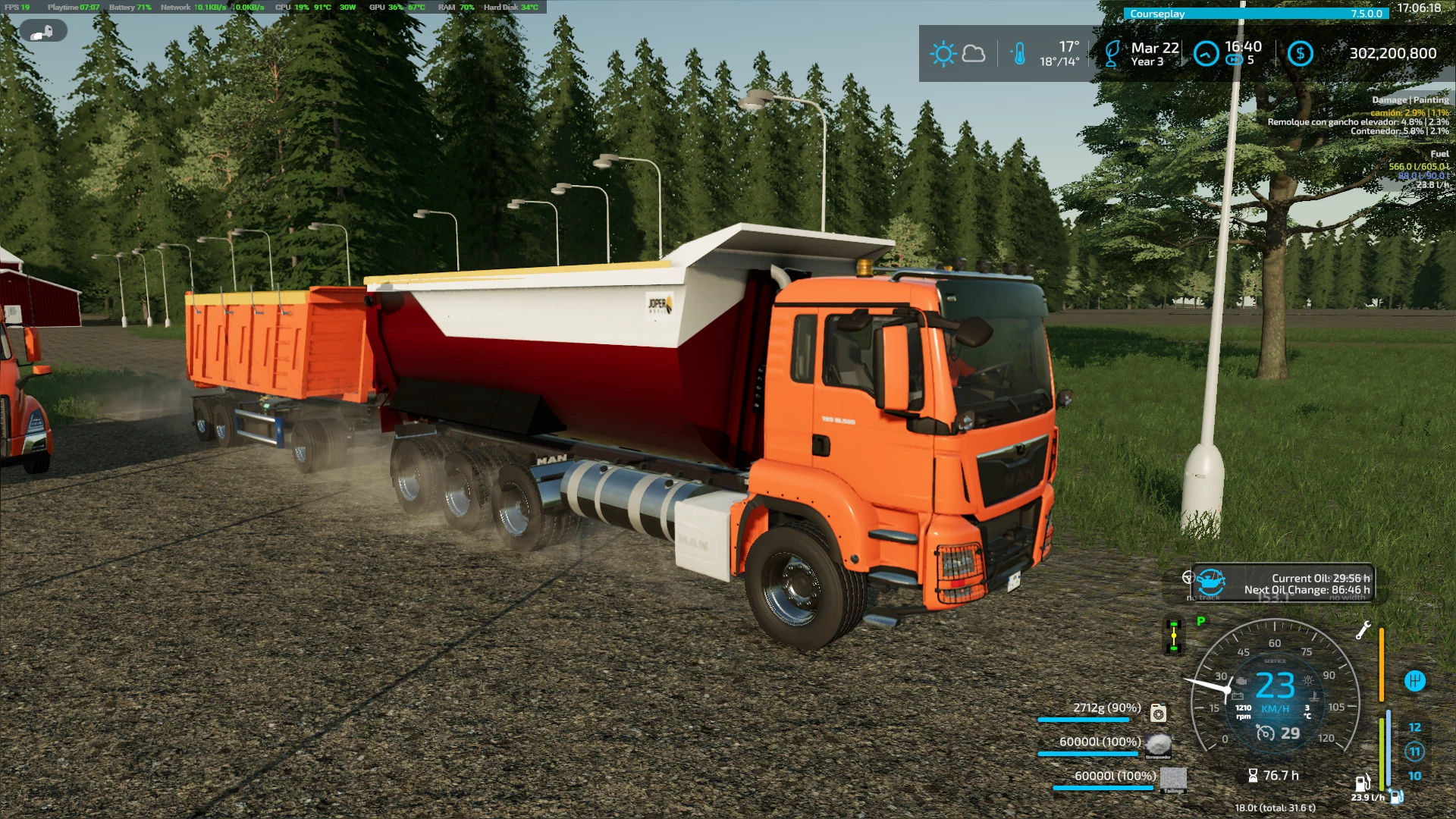Open finances with the dollar coin icon
Image resolution: width=1456 pixels, height=819 pixels.
1300,54
